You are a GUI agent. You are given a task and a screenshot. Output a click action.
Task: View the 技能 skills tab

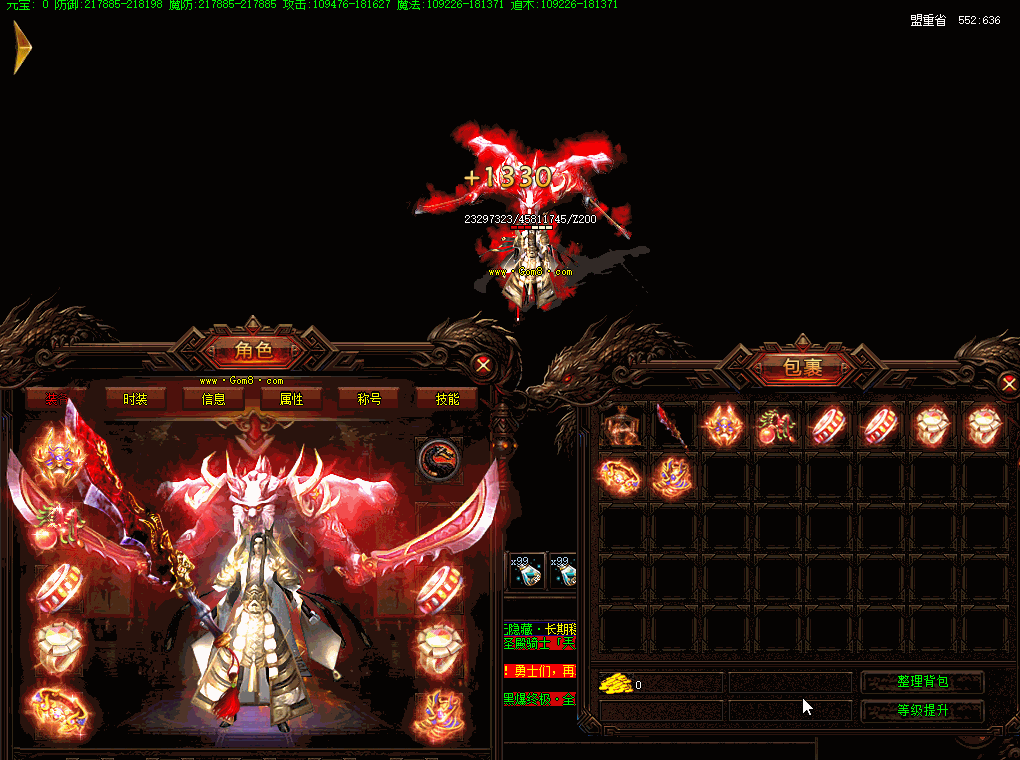[447, 399]
